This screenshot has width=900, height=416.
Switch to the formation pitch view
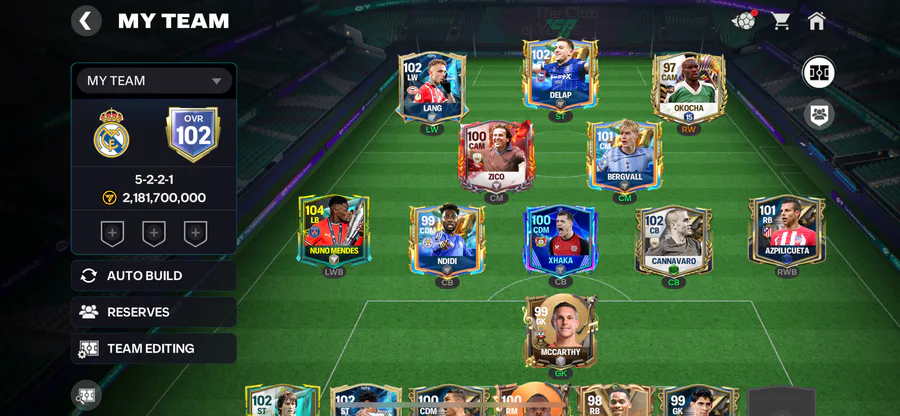click(x=819, y=73)
